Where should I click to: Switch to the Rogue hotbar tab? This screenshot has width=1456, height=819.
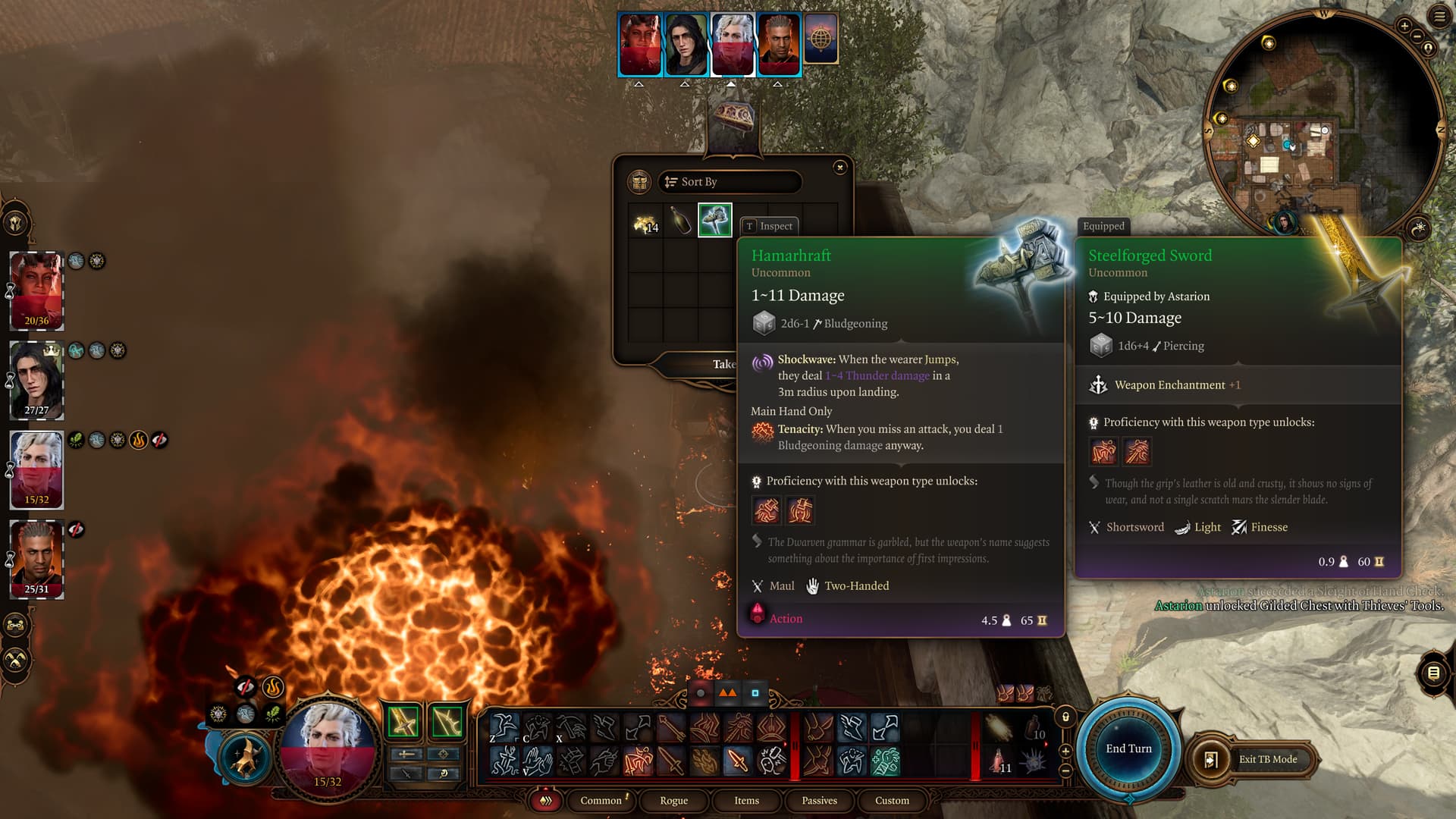pyautogui.click(x=673, y=800)
